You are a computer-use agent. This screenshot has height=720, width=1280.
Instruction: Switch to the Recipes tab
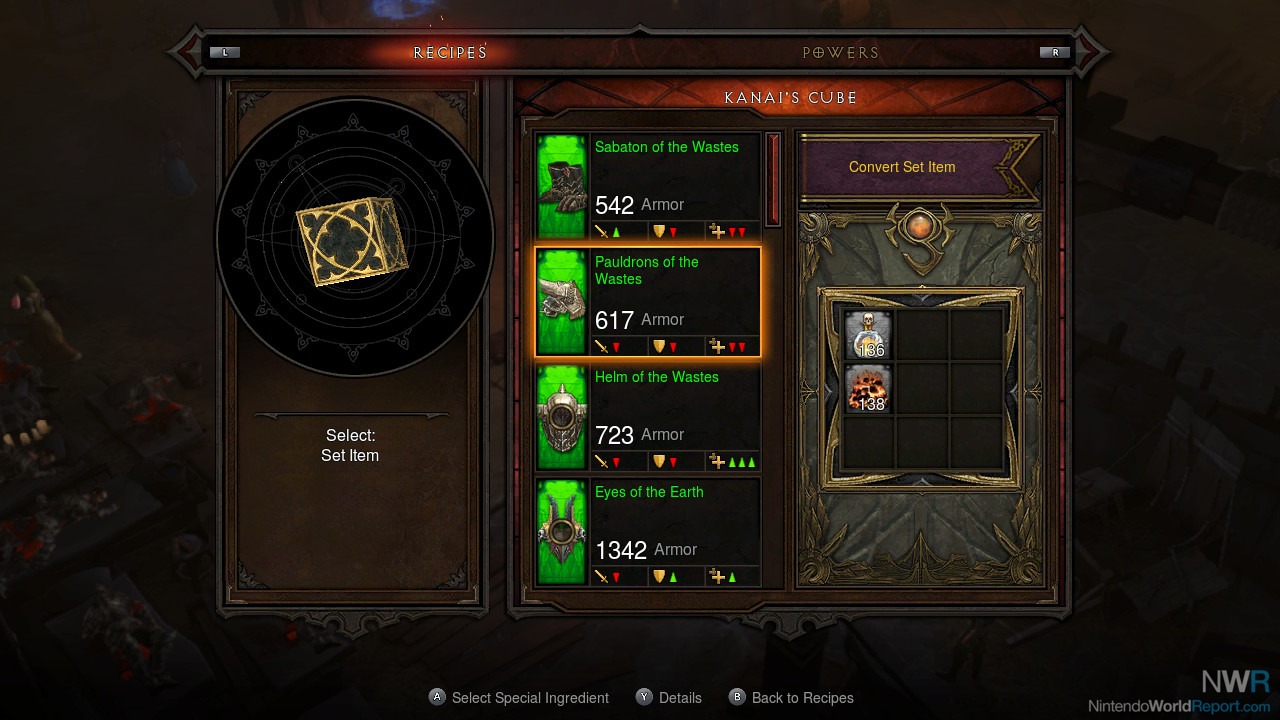450,52
